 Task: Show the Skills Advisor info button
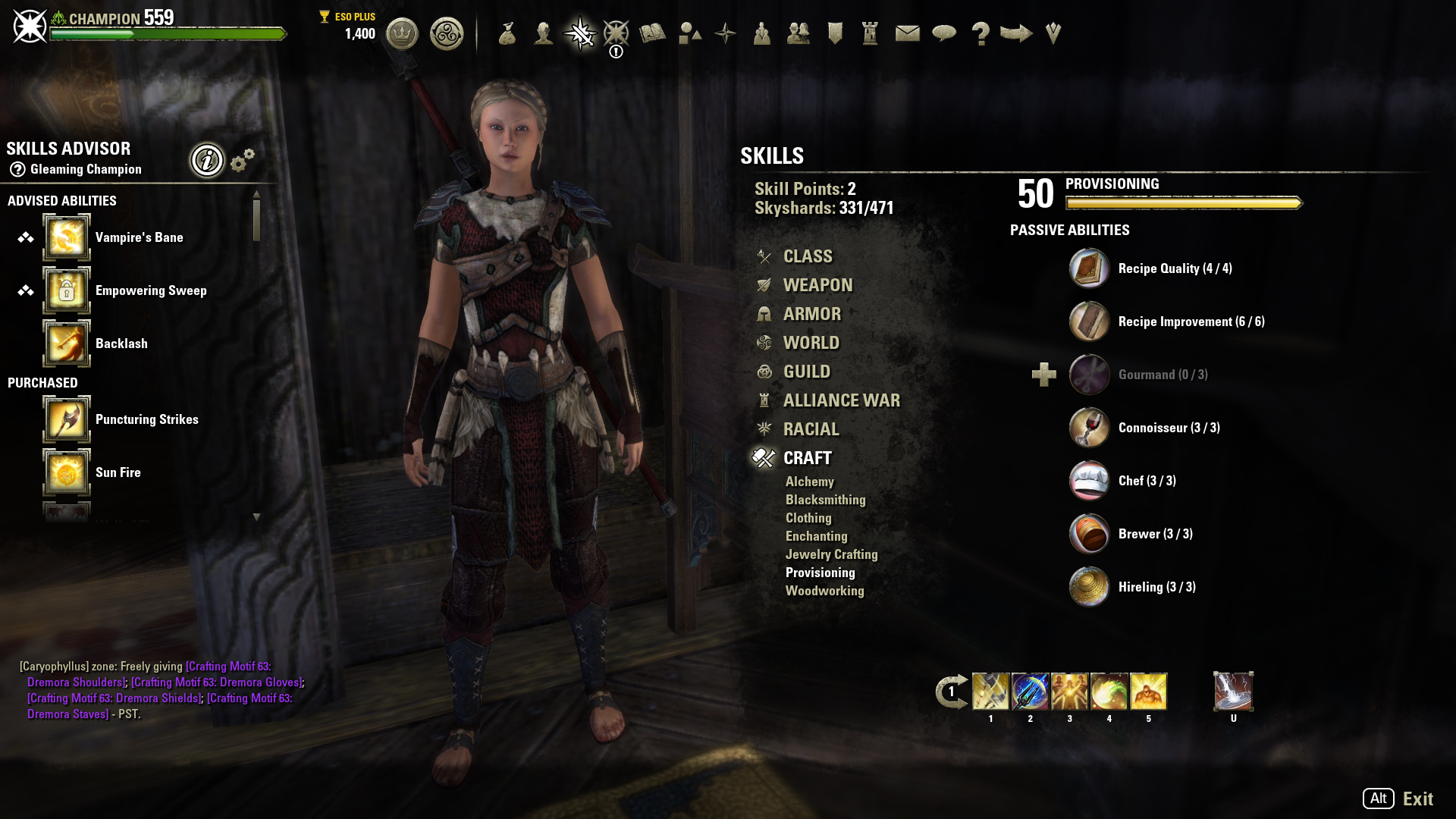pos(207,160)
